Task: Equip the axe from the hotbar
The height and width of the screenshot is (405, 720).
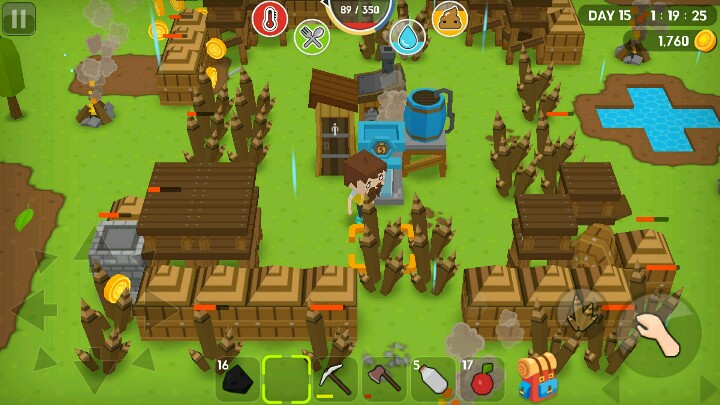Action: pos(383,379)
